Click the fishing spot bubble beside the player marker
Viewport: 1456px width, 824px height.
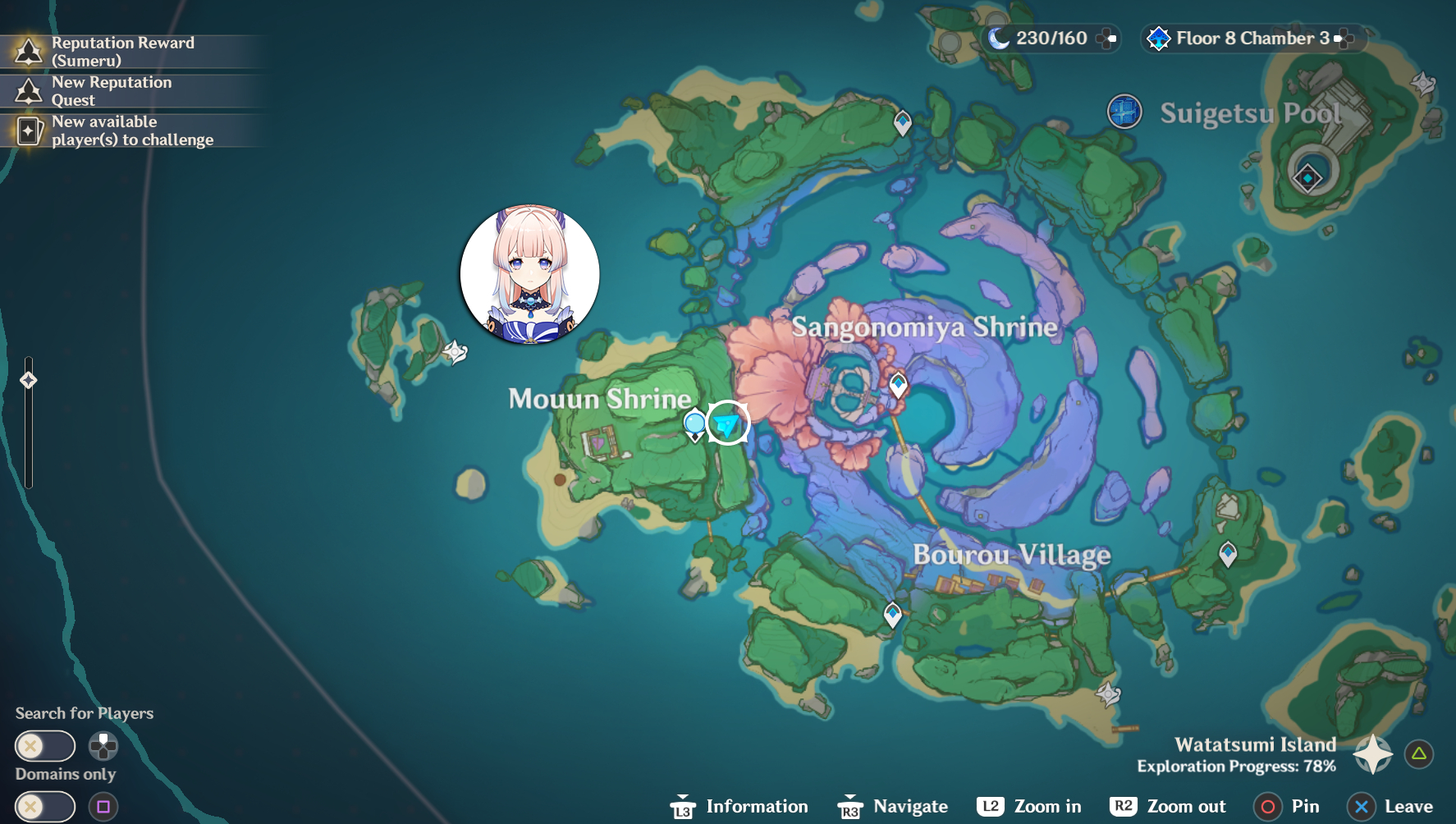pos(694,422)
